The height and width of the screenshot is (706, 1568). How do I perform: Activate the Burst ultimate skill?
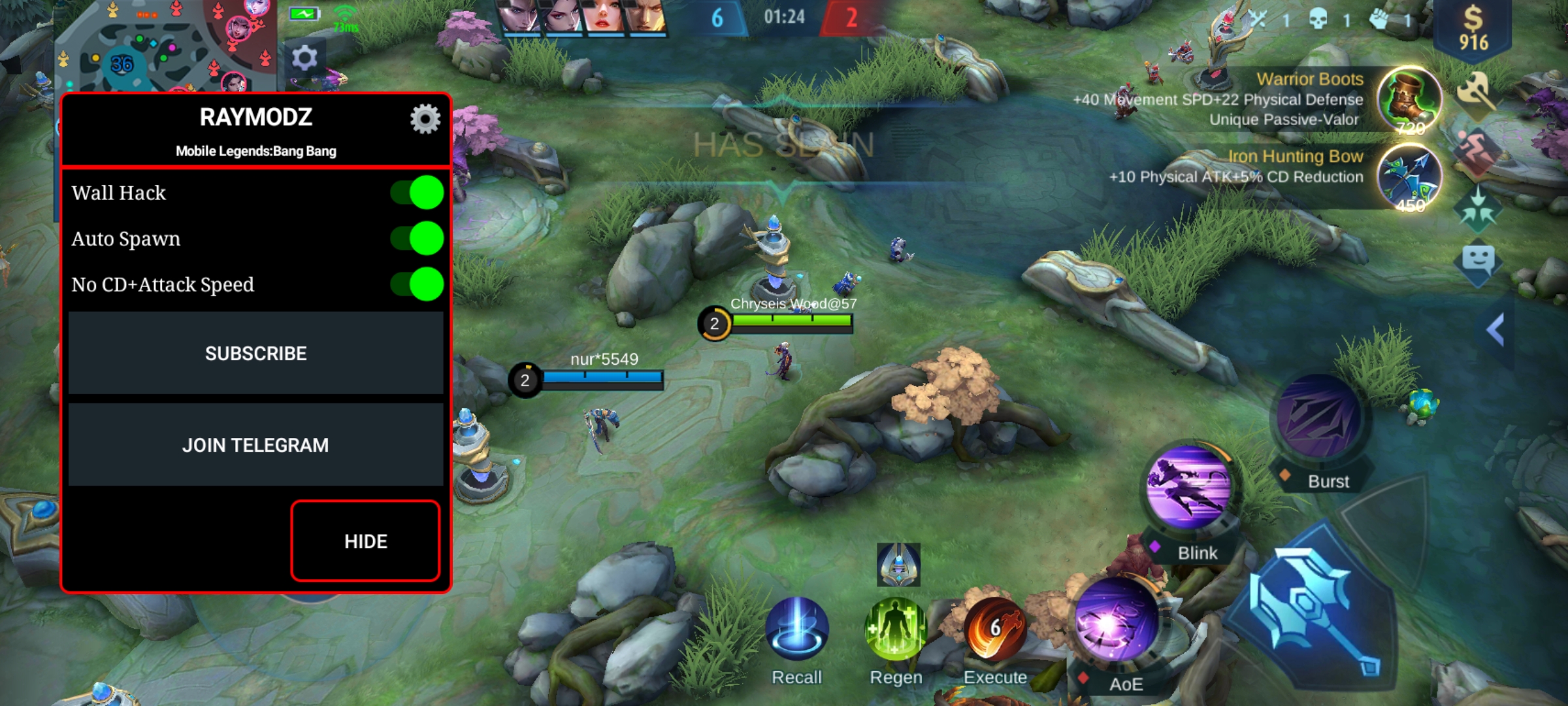click(1318, 417)
